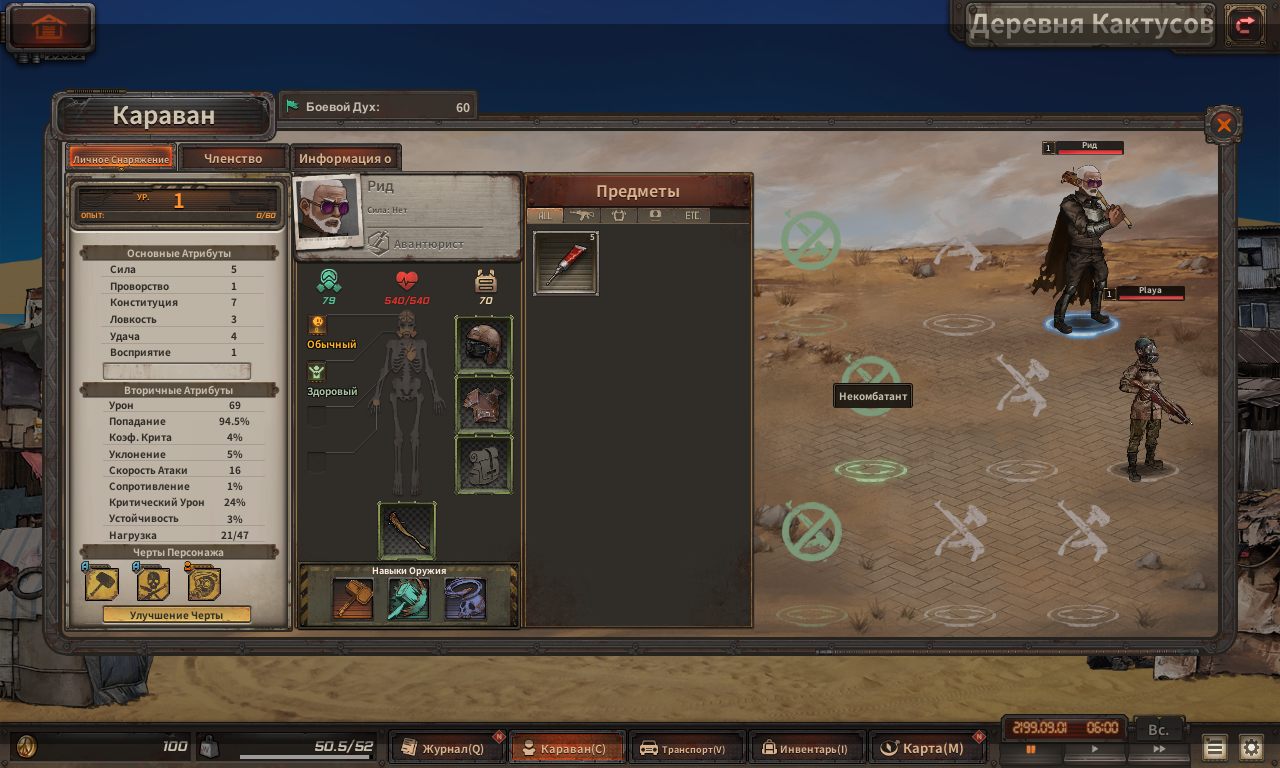Choose the snake skull weapon skill
Image resolution: width=1280 pixels, height=768 pixels.
tap(465, 598)
